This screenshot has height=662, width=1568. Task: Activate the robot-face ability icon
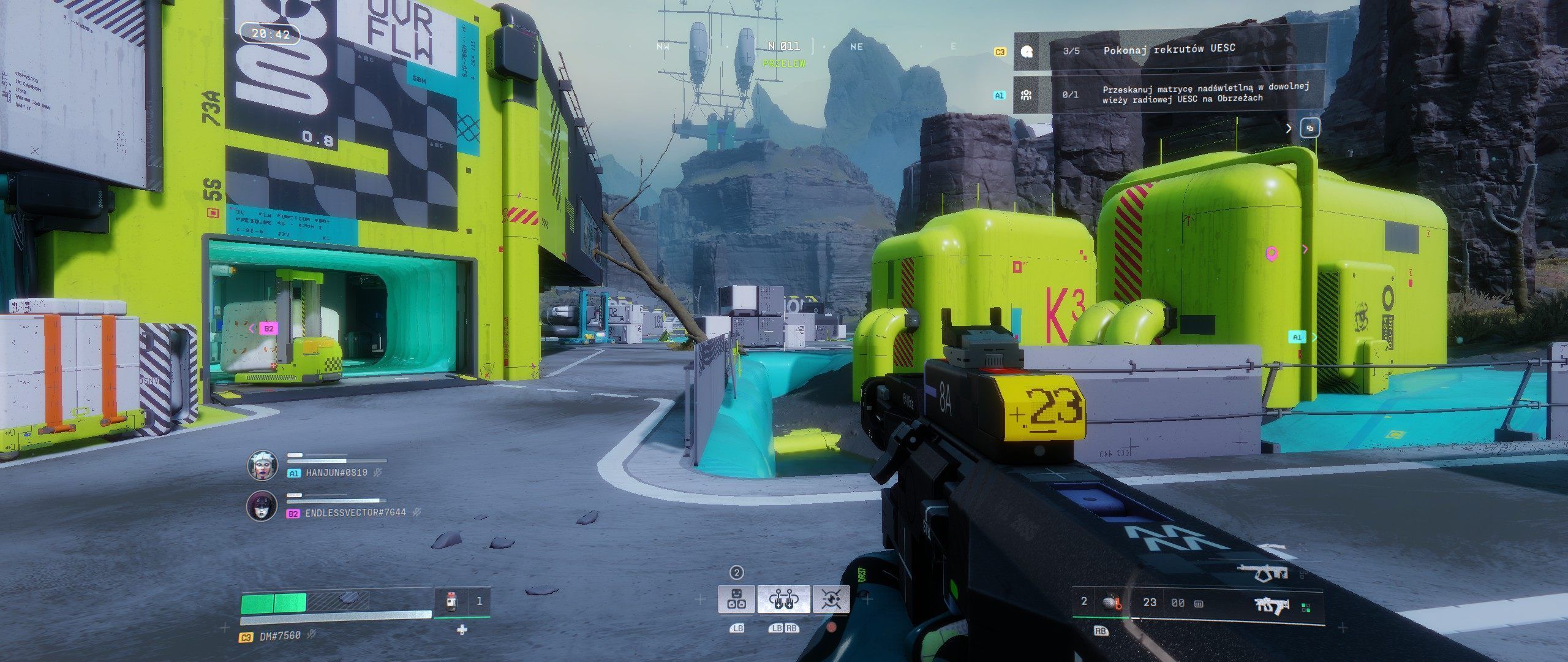736,599
